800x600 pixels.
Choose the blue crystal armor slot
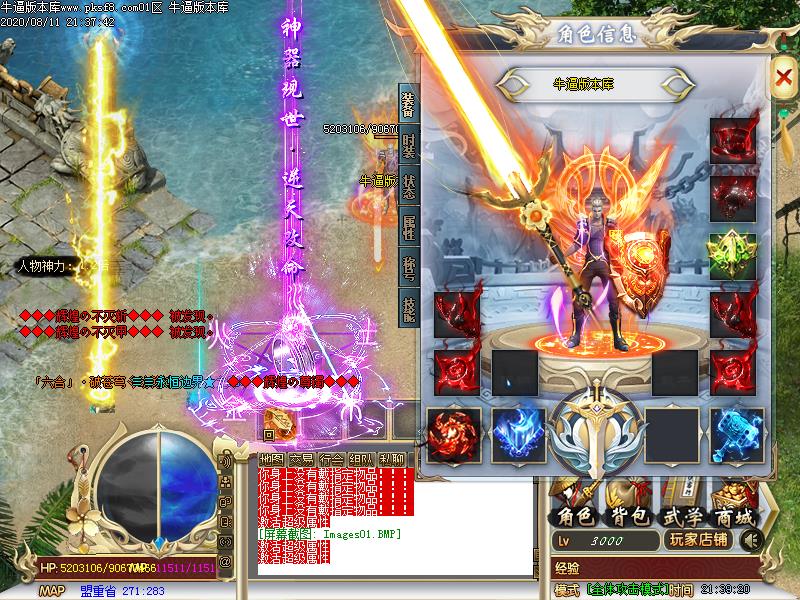517,432
